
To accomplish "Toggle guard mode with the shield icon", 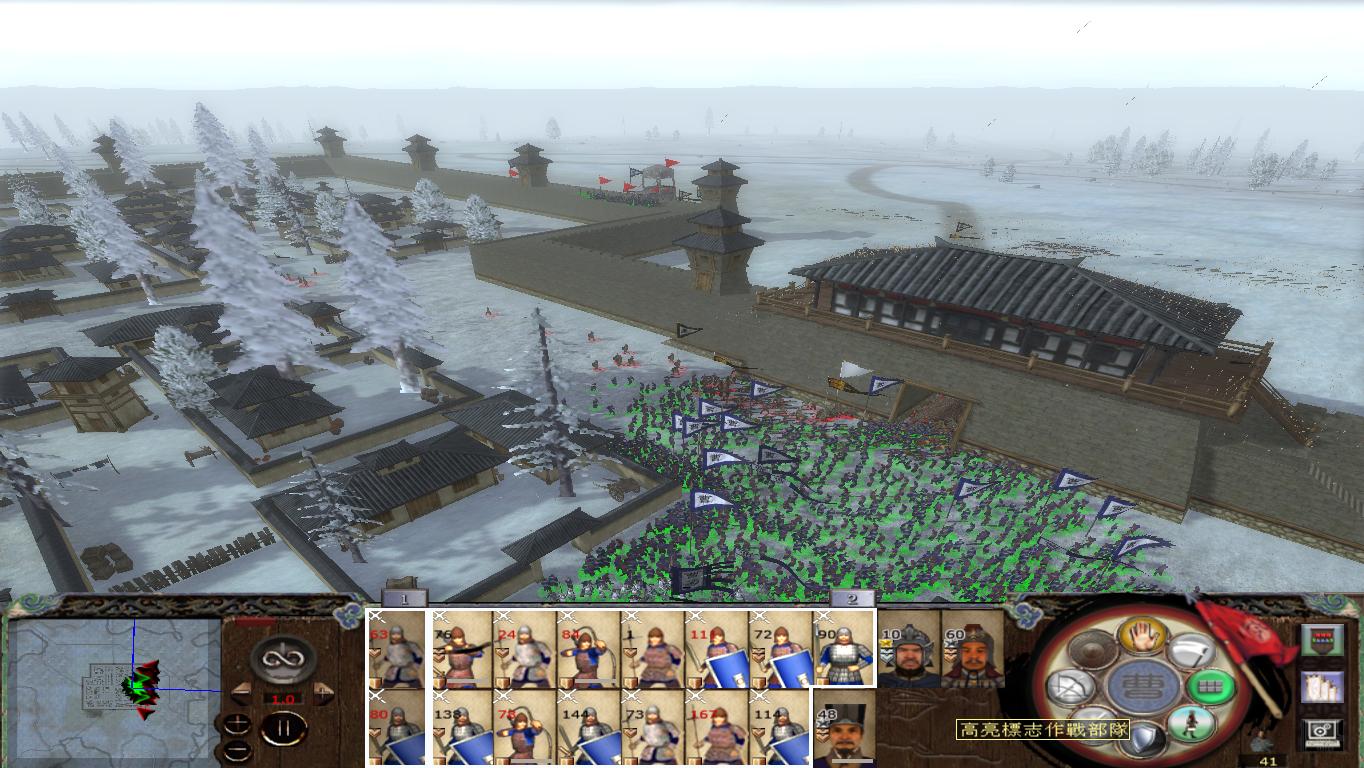I will pos(1144,735).
